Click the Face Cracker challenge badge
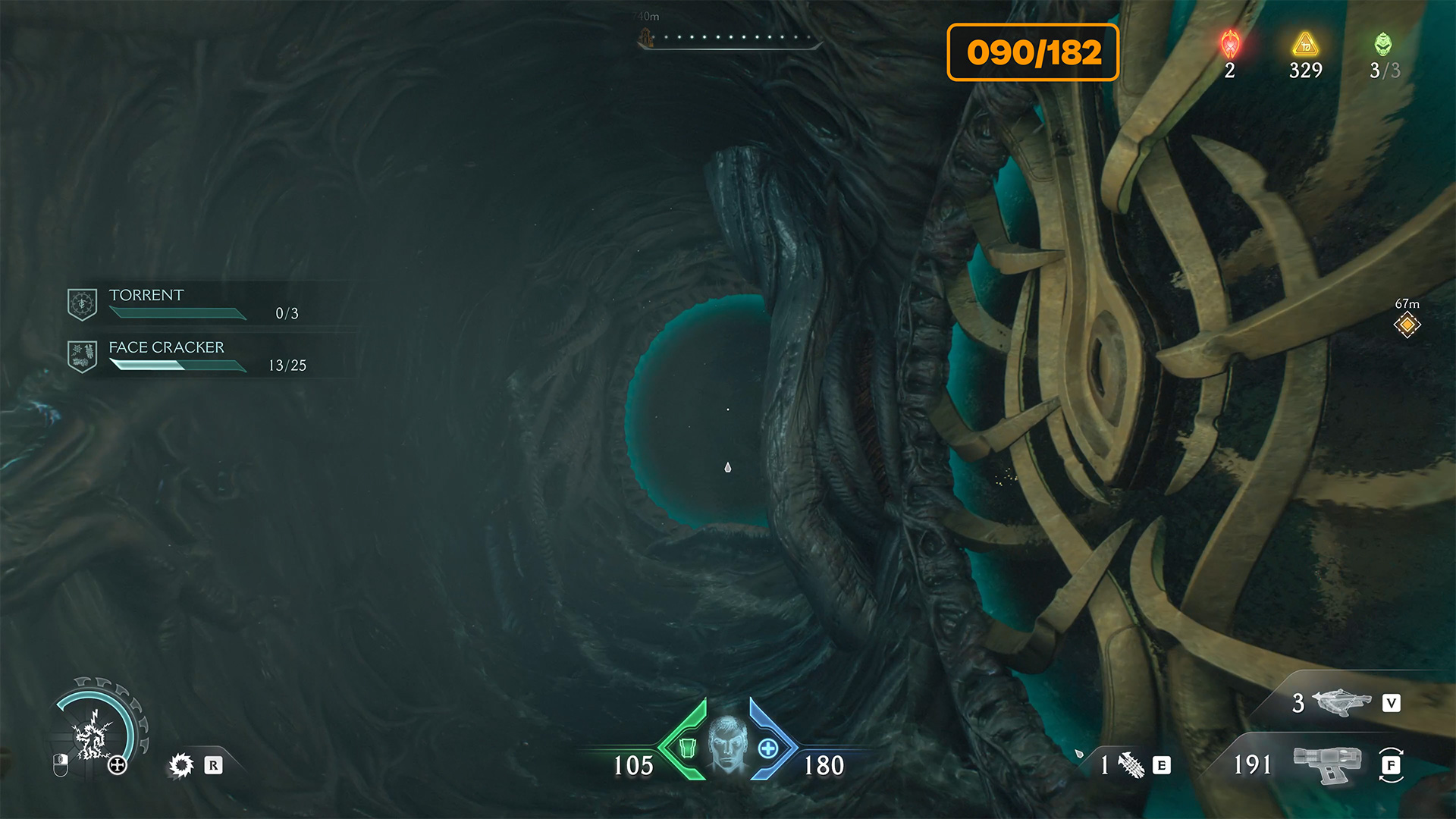The image size is (1456, 819). click(x=82, y=356)
